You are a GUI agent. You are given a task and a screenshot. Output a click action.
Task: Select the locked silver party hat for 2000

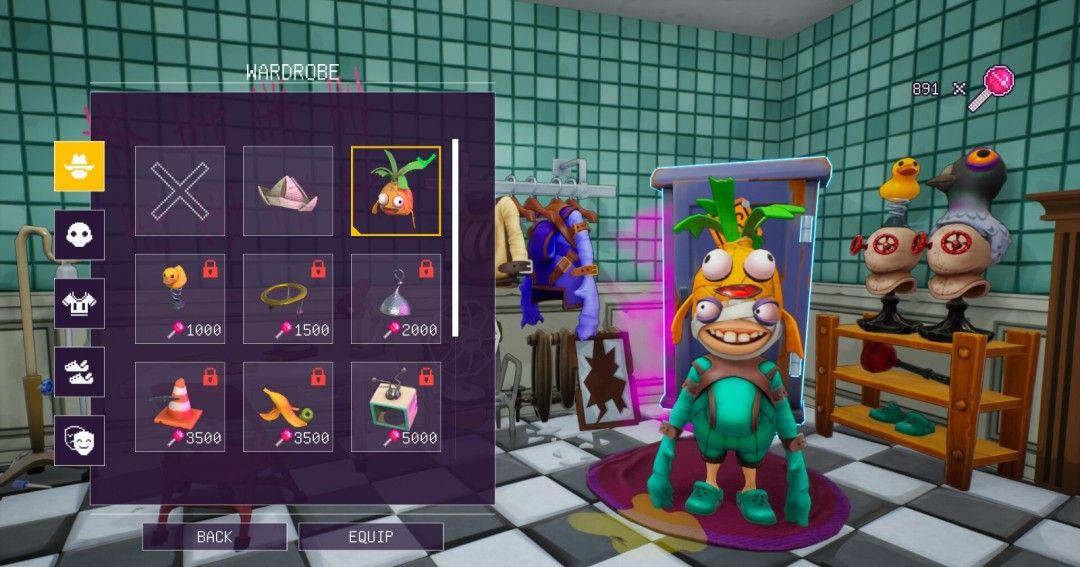click(396, 299)
